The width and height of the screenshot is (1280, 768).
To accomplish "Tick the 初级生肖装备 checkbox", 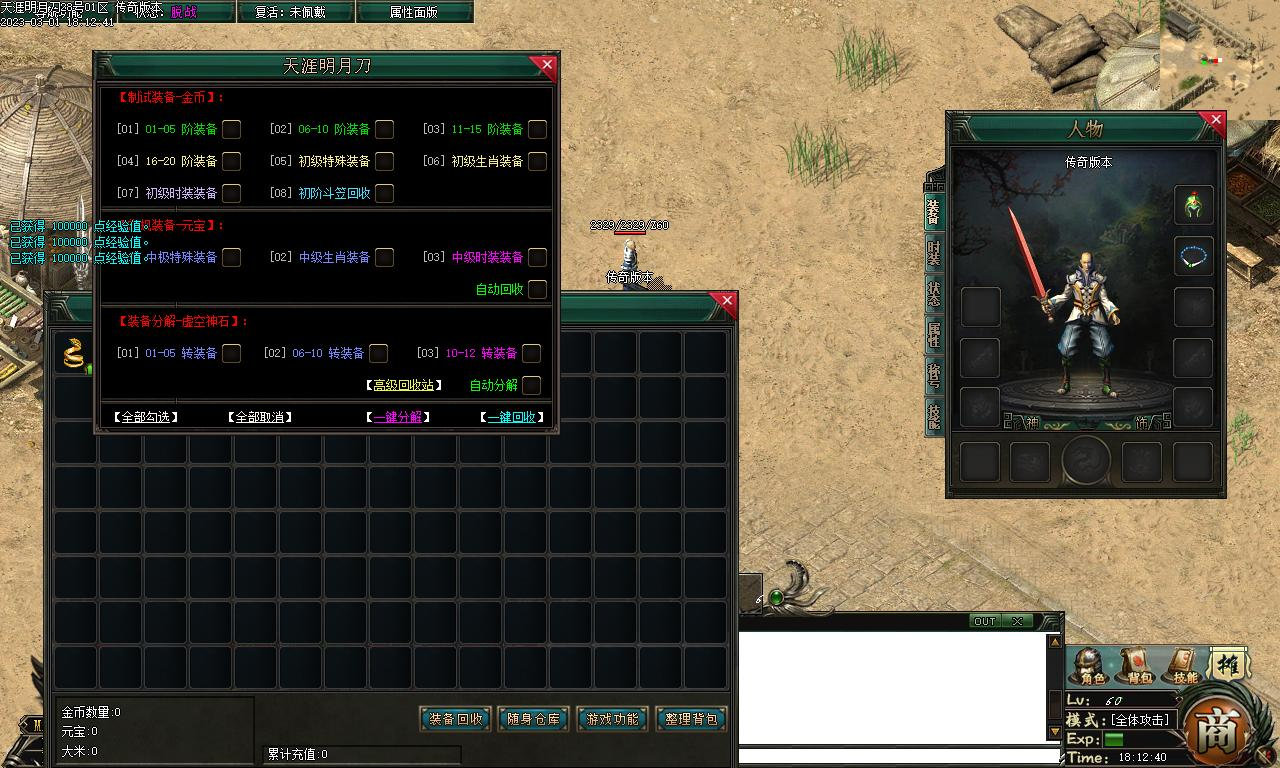I will tap(537, 161).
